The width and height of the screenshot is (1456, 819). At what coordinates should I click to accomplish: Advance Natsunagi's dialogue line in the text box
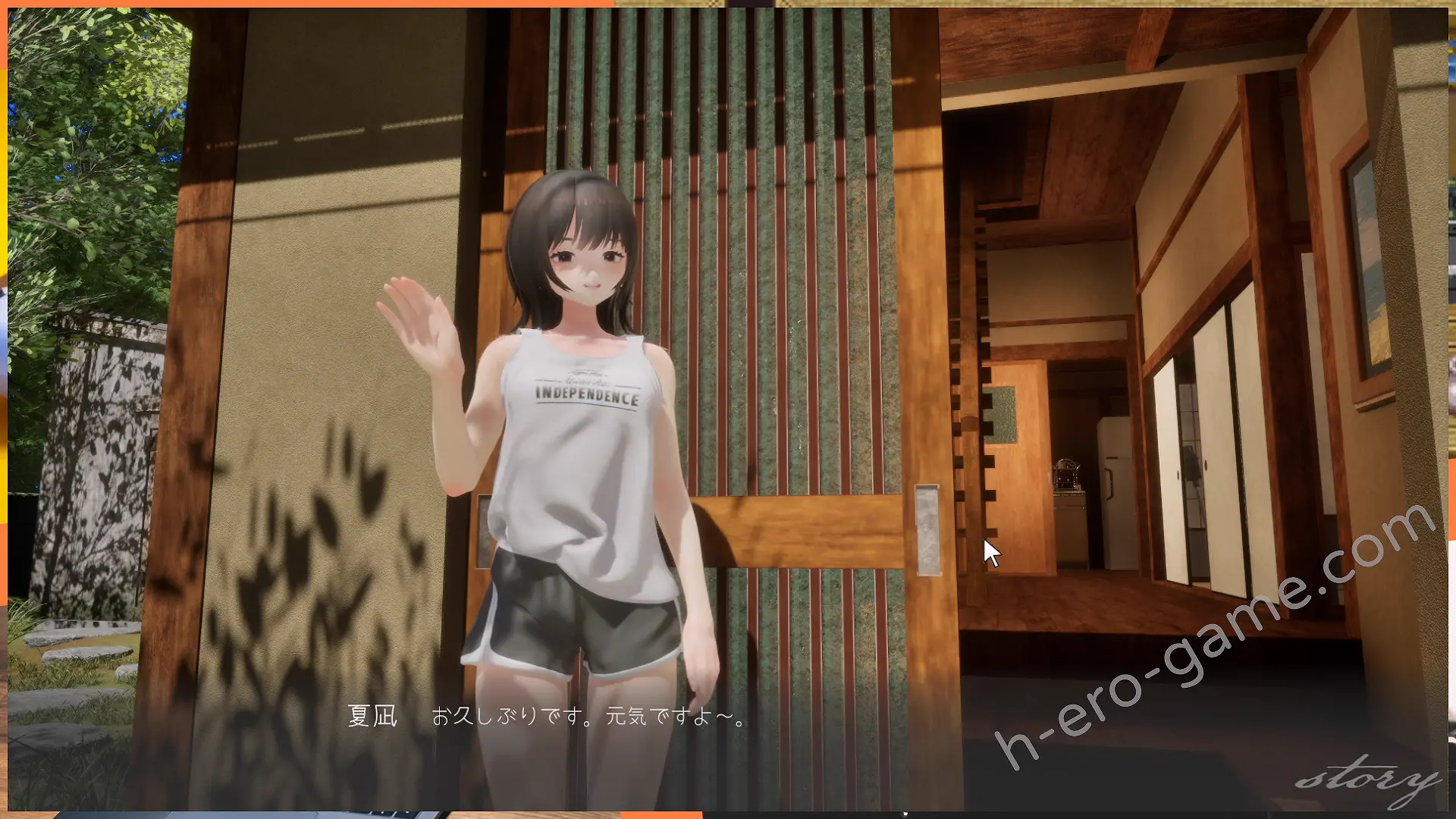[x=588, y=717]
